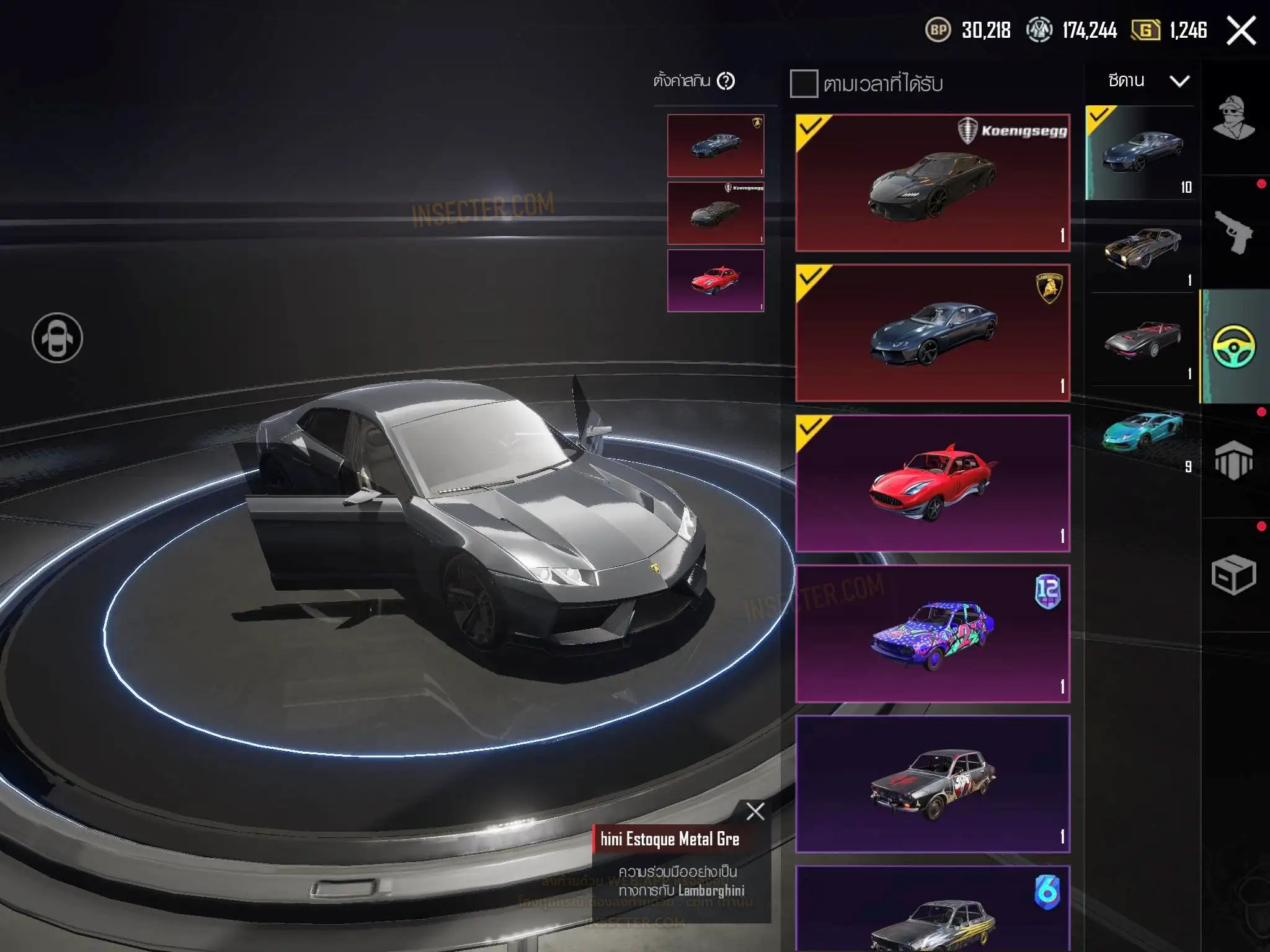1270x952 pixels.
Task: Select the small red car preset thumbnail
Action: click(715, 281)
